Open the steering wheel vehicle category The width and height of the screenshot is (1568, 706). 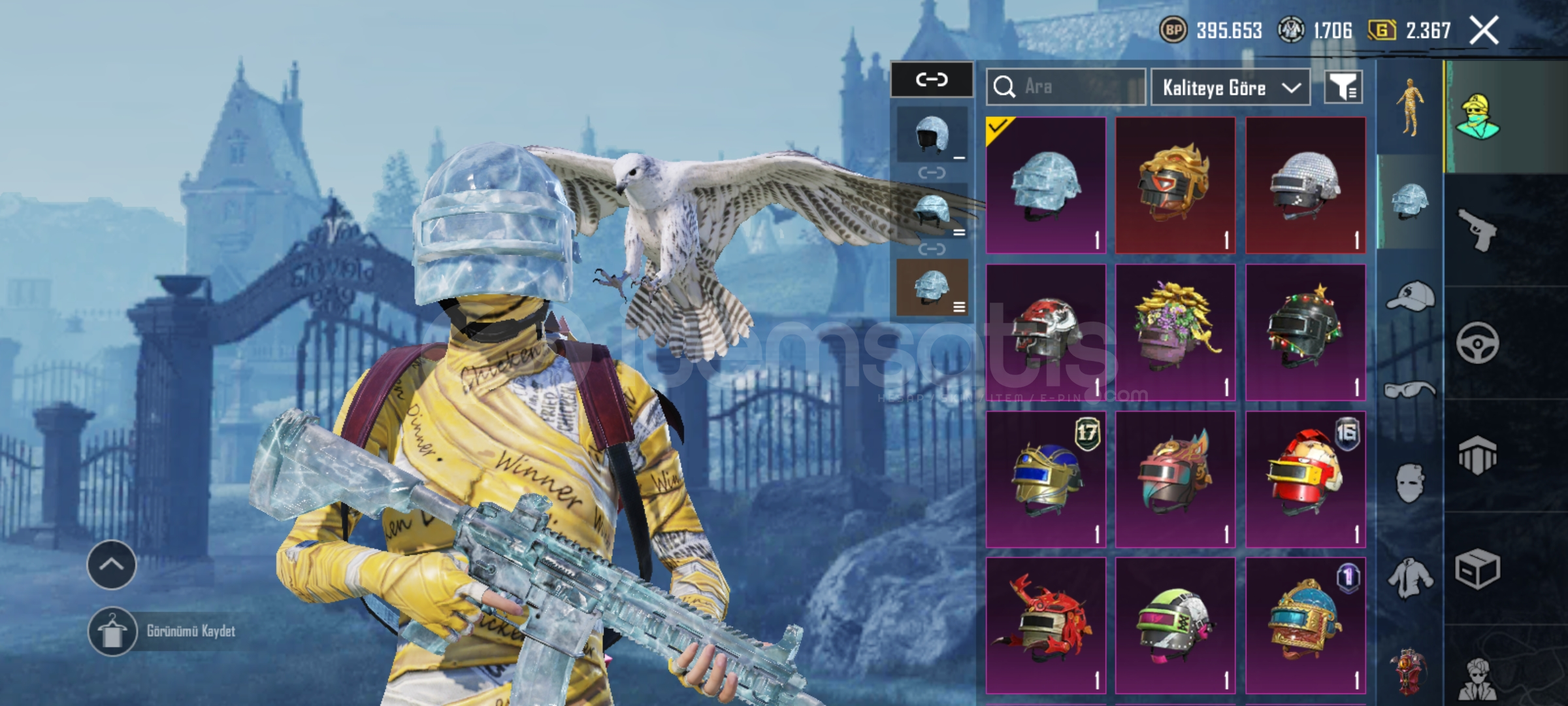(1478, 343)
